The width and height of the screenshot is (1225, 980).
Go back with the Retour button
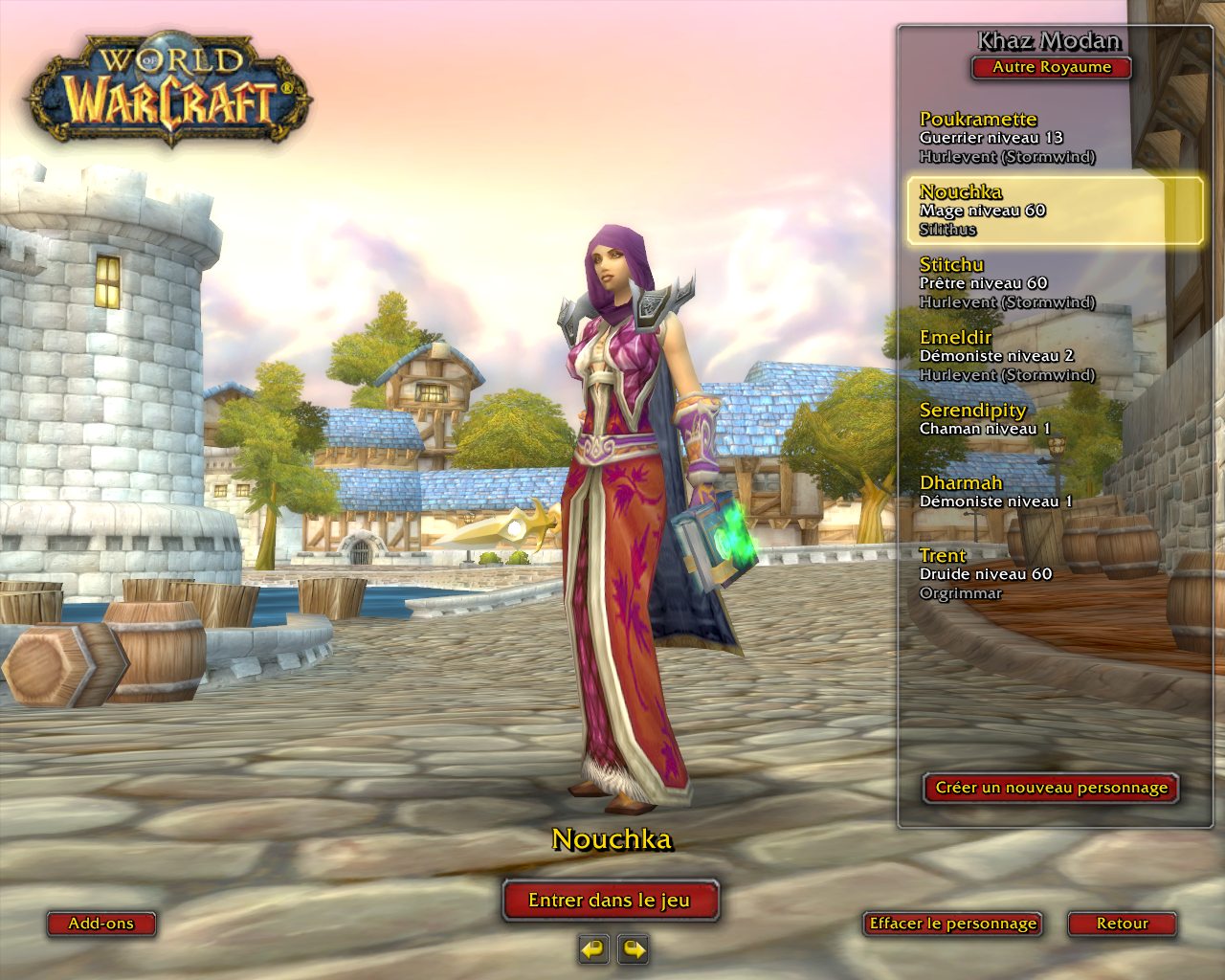click(1122, 924)
